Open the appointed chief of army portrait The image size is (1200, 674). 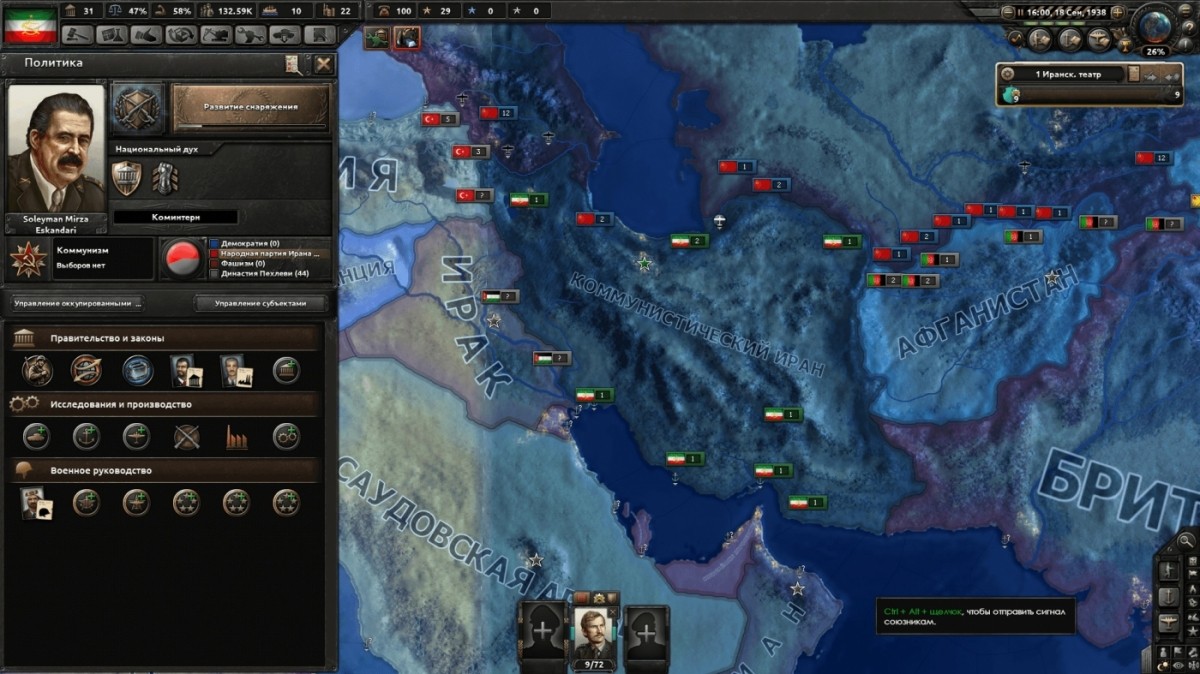point(37,503)
